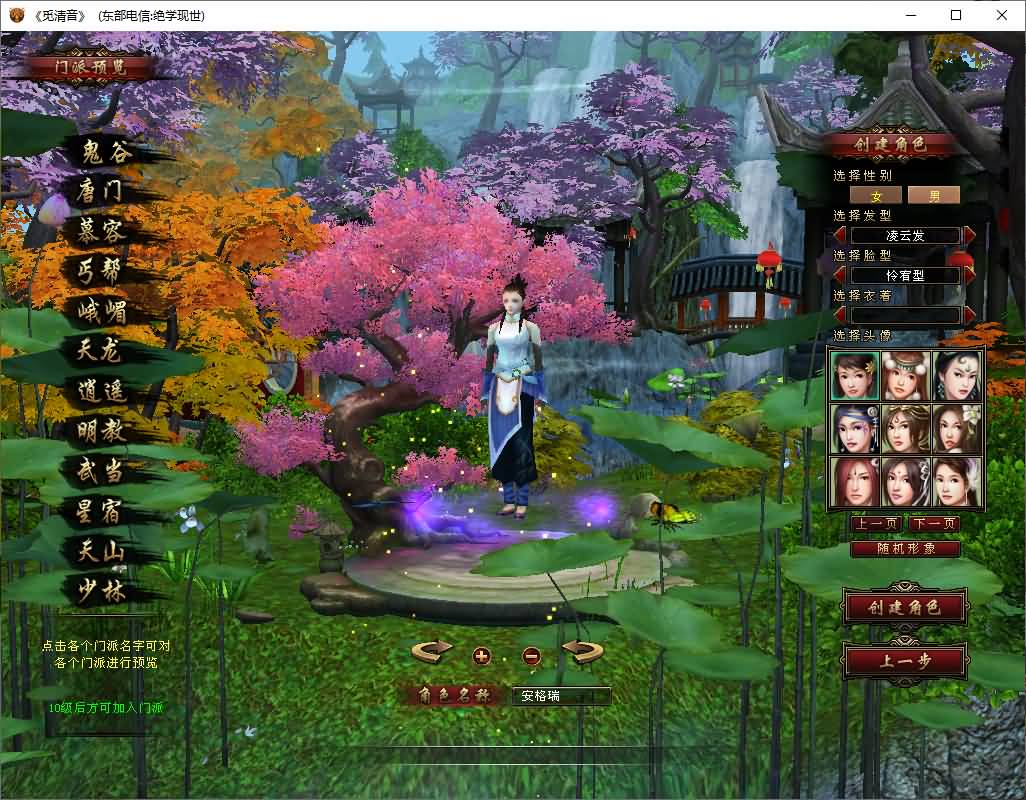Choose the 武当 sect entry

[x=102, y=471]
